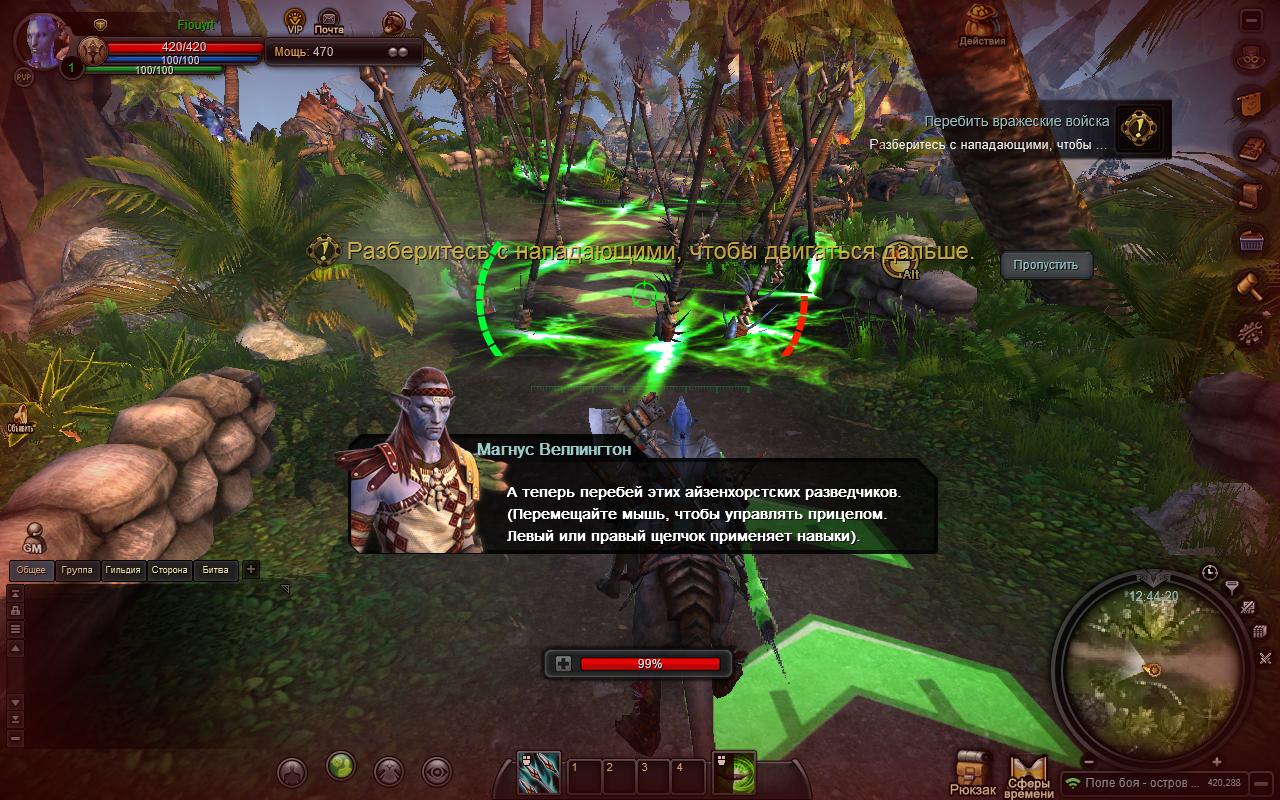
Task: Open the top hat and glasses menu icon
Action: click(1248, 58)
